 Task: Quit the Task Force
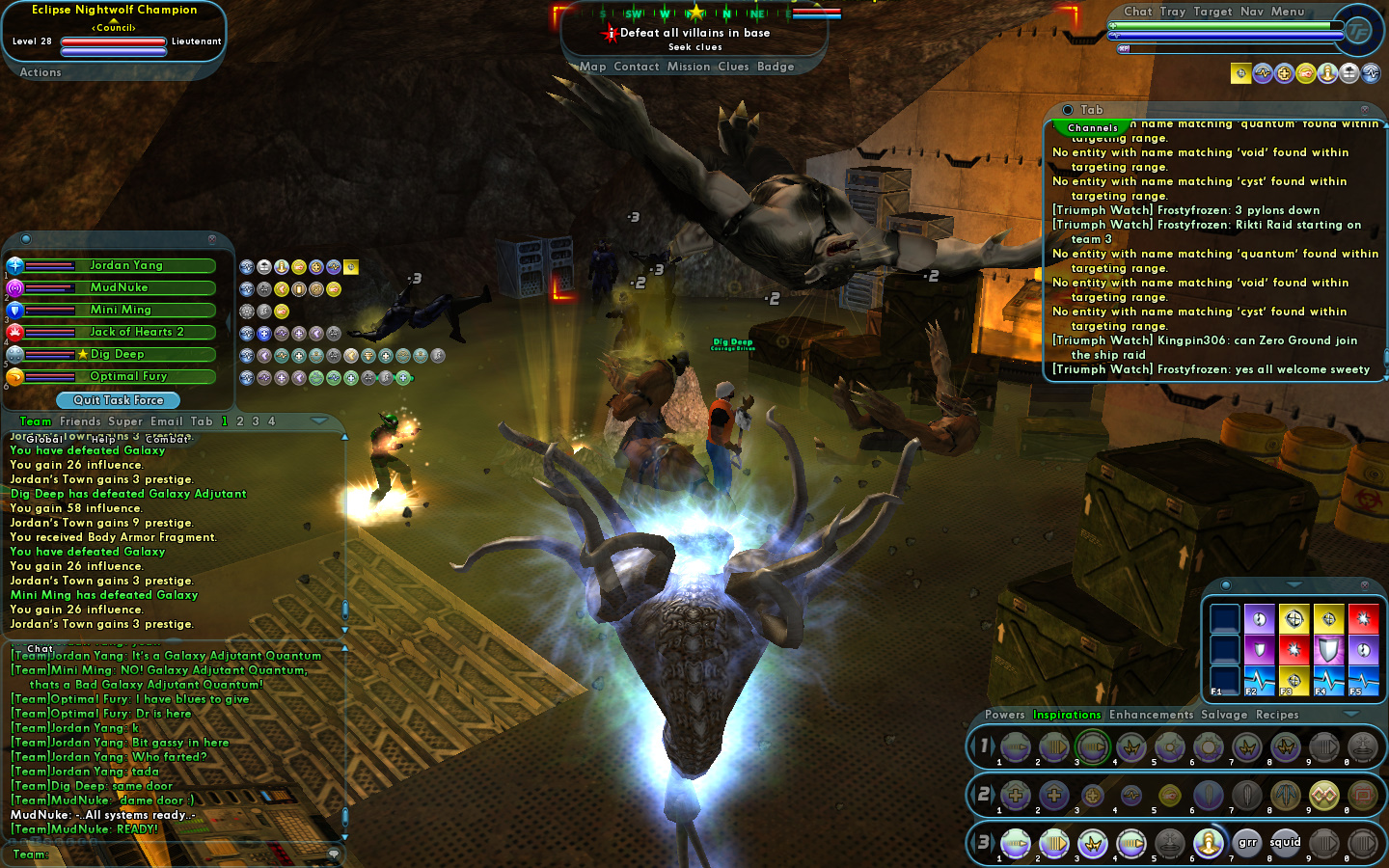point(119,400)
